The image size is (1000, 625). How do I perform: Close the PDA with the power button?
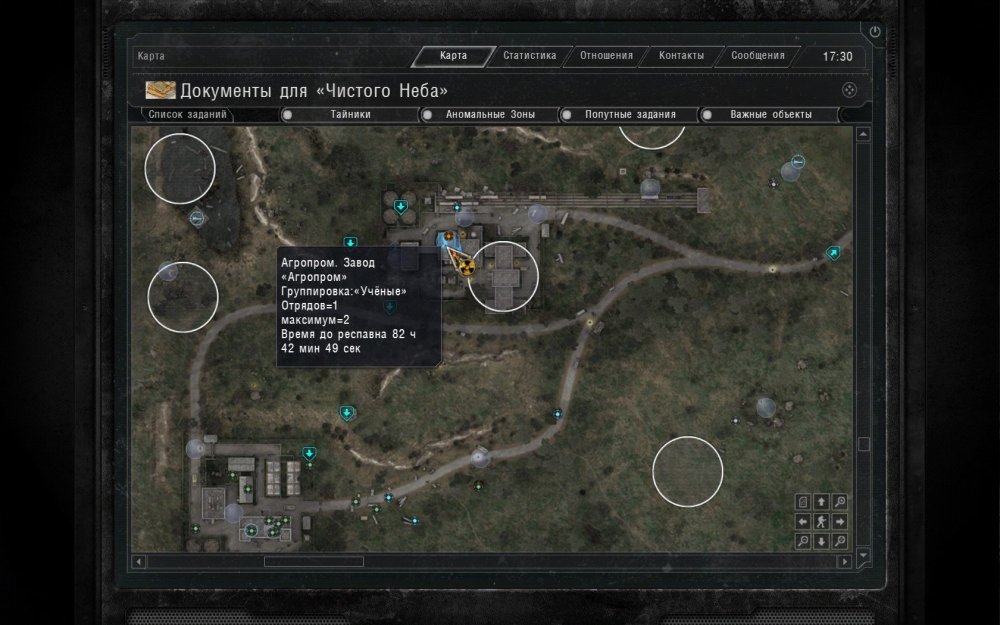876,32
